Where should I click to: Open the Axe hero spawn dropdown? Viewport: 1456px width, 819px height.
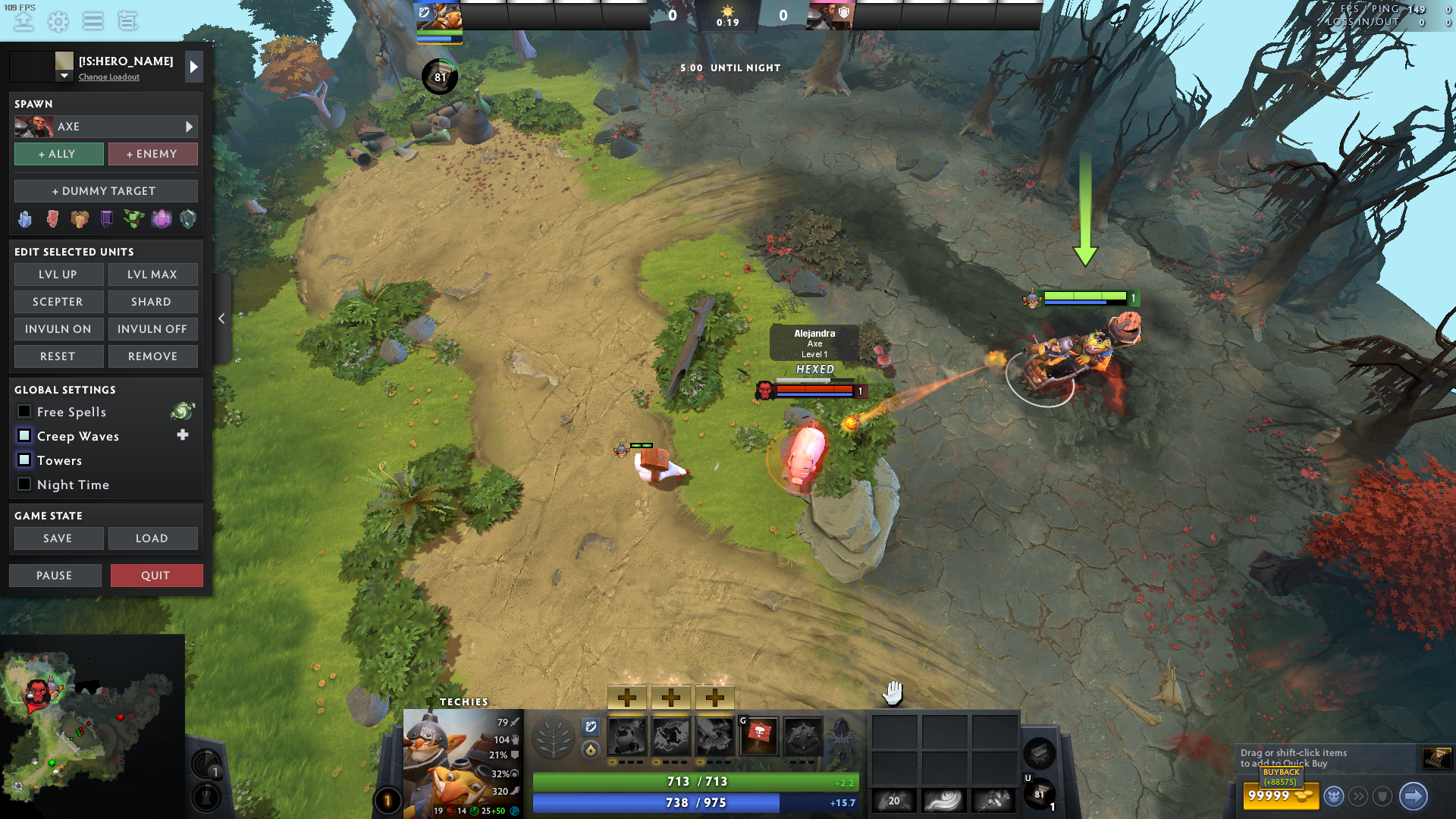[x=189, y=127]
